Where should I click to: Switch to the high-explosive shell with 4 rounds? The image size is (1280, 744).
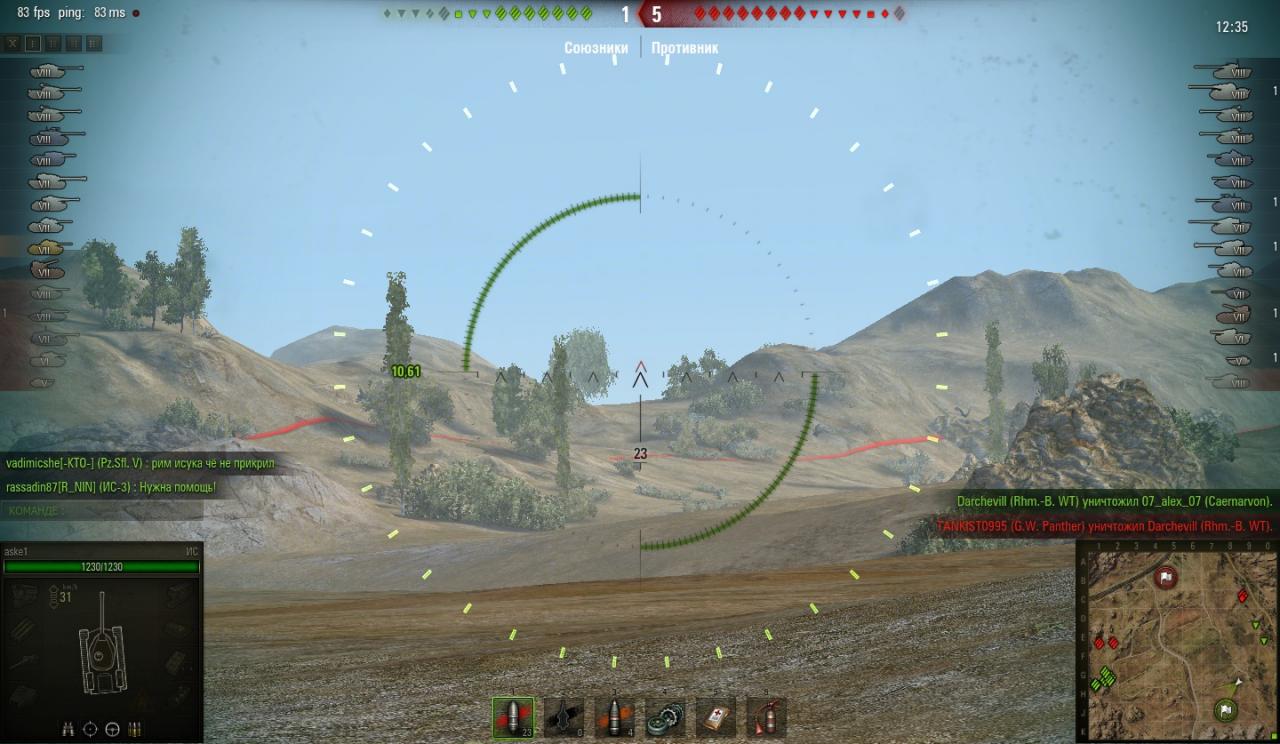614,717
